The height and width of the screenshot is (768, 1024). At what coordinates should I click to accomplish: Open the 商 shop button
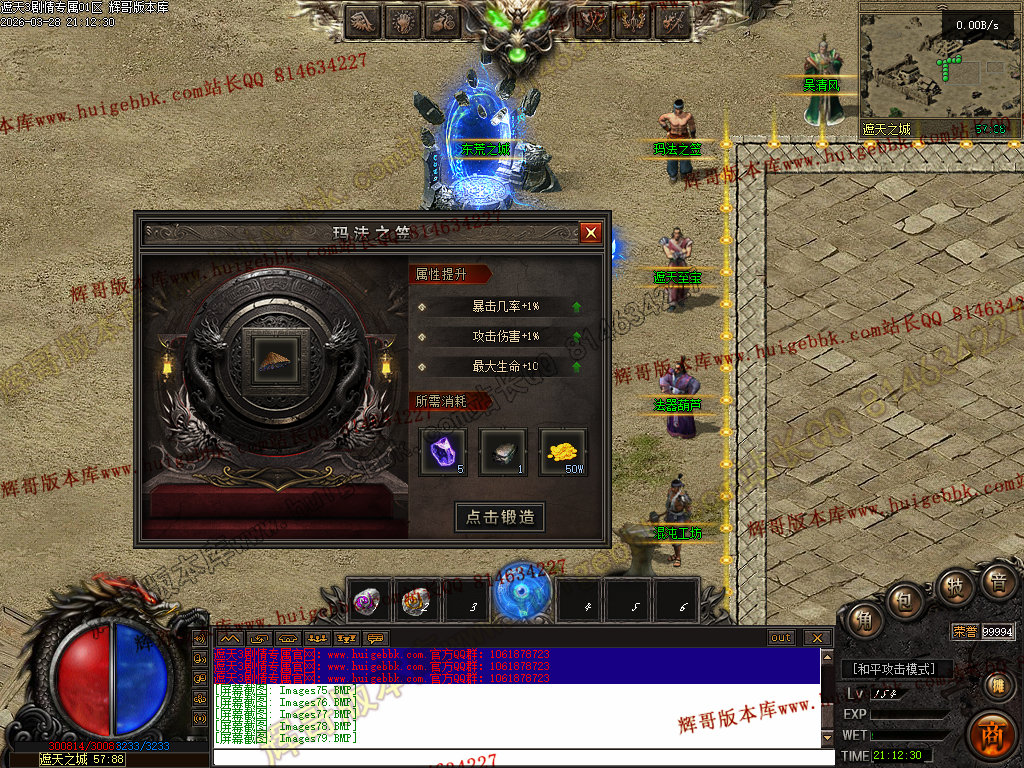pos(992,733)
